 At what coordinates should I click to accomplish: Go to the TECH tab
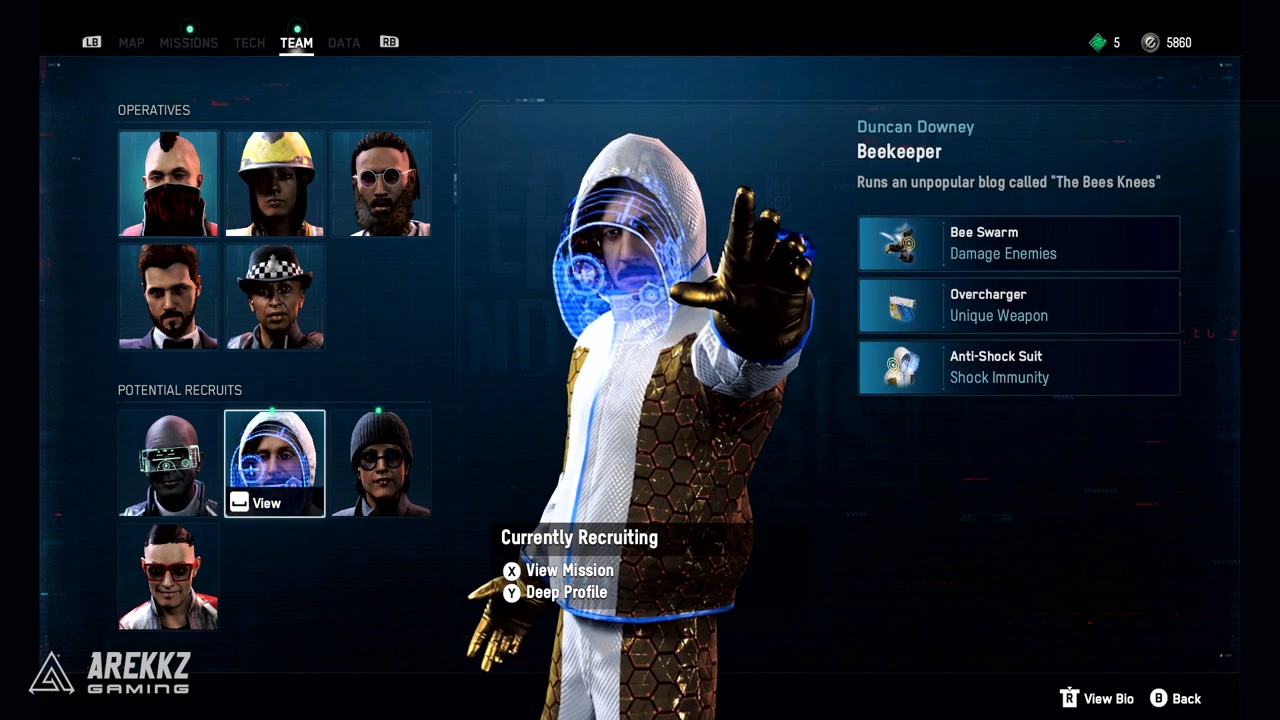point(249,43)
